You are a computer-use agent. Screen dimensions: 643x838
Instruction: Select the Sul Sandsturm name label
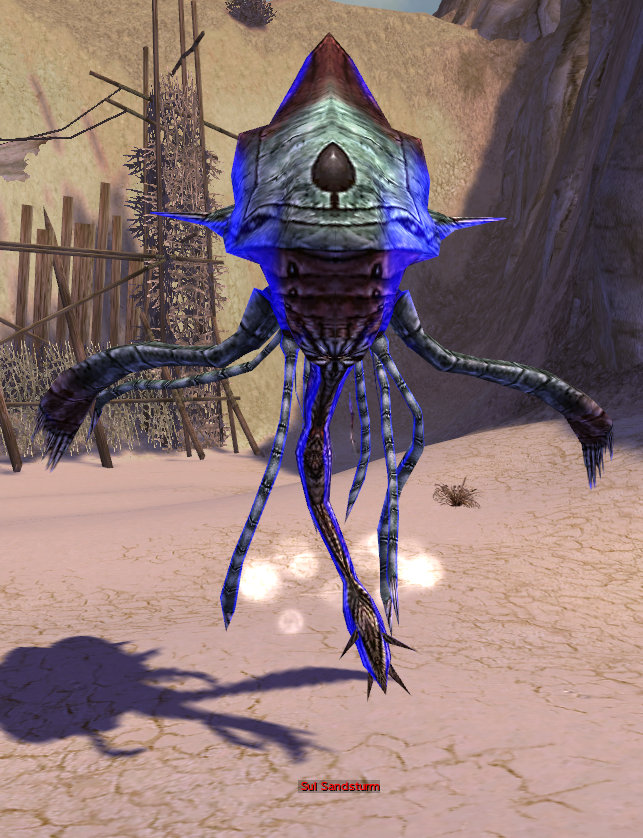339,787
